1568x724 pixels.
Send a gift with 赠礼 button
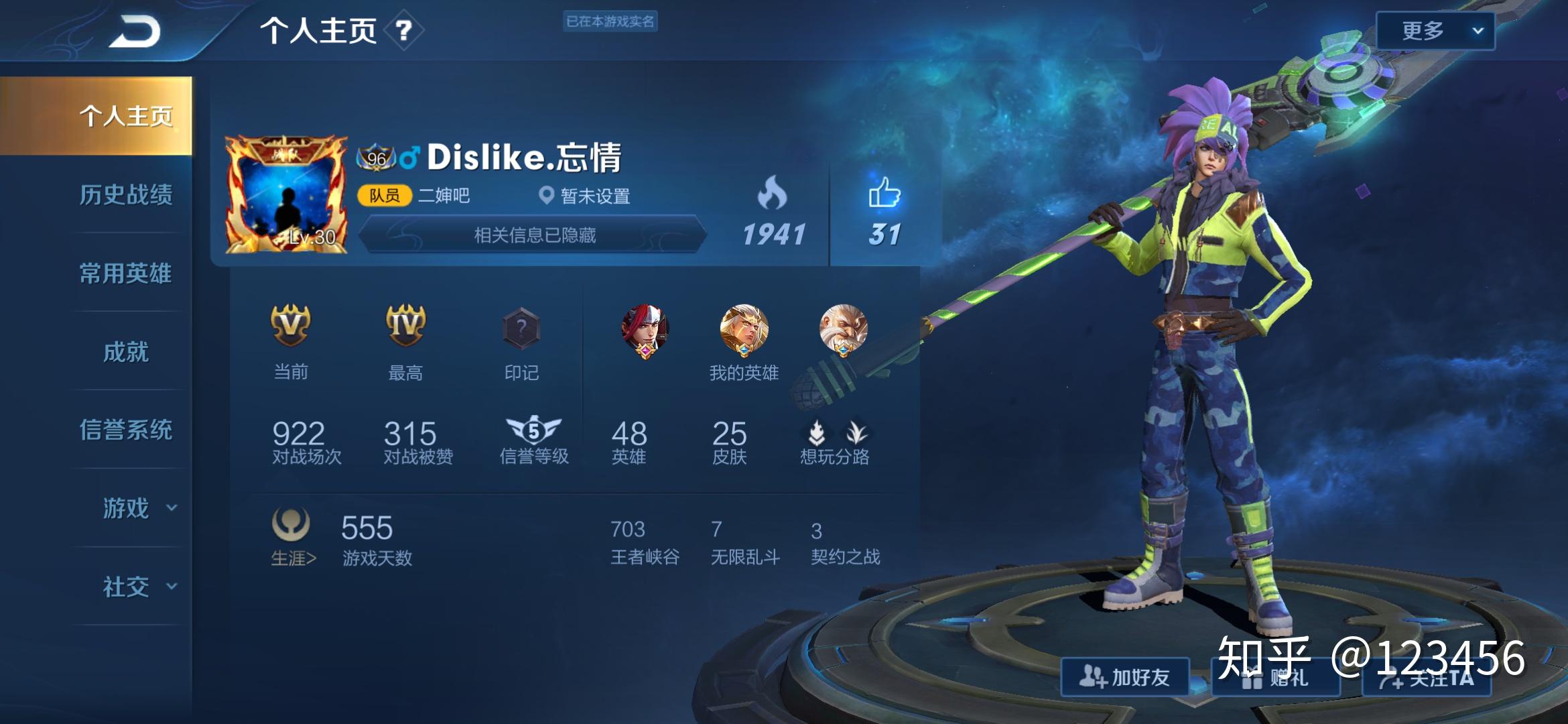1275,678
